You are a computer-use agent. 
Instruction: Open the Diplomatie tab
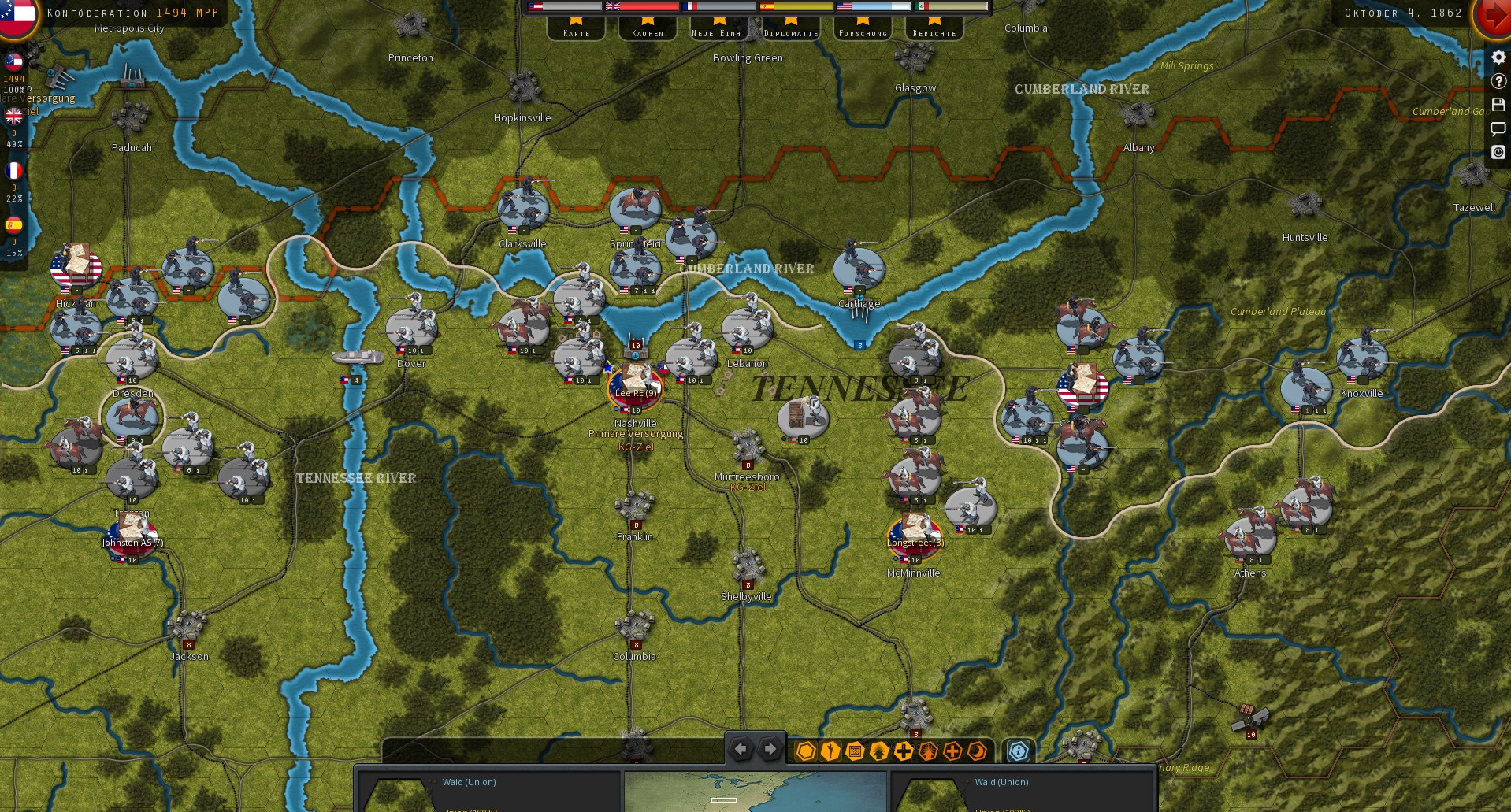(791, 32)
